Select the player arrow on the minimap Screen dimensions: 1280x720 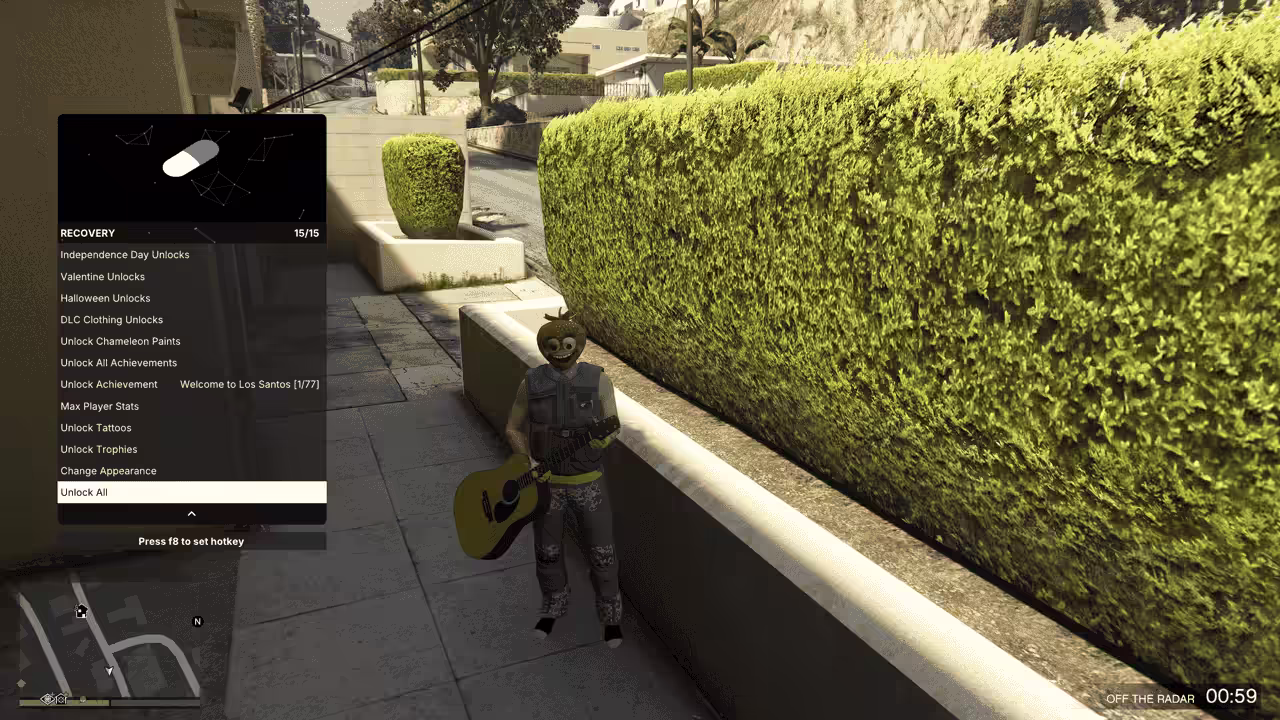[x=107, y=670]
